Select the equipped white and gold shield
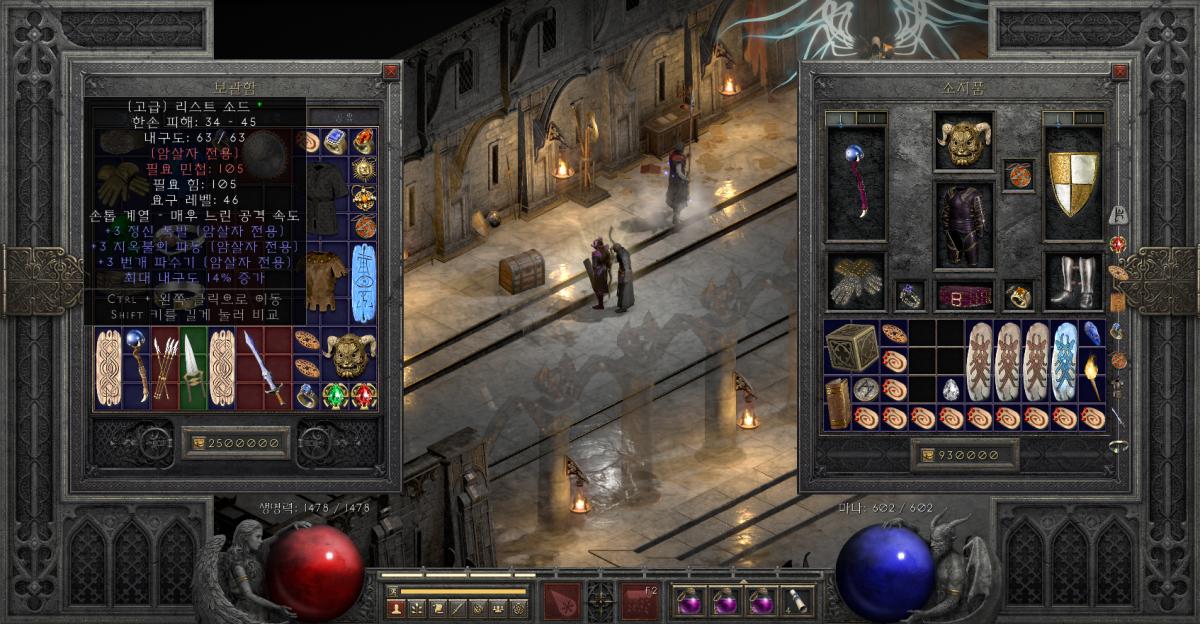Screen dimensions: 1200x624 (x=1072, y=184)
